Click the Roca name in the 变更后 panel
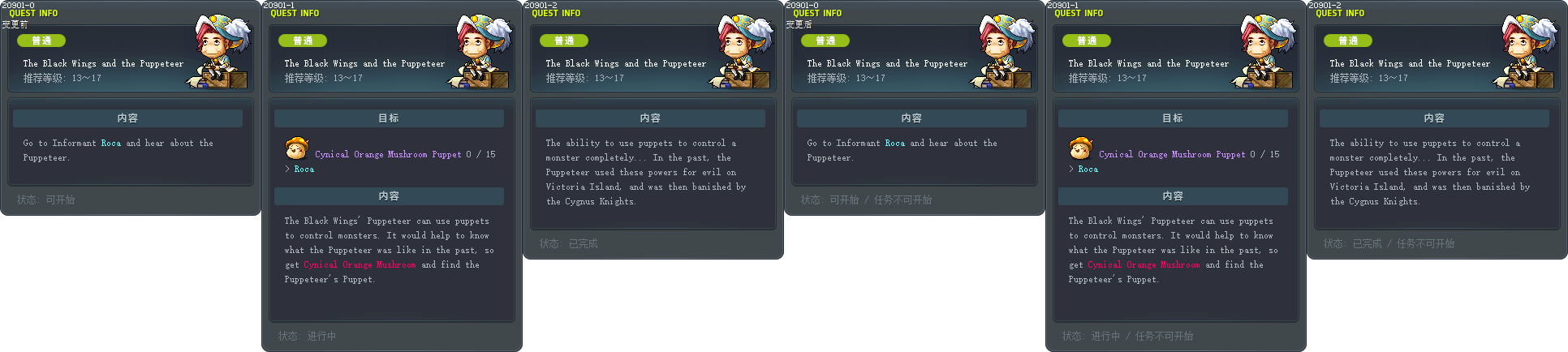 coord(895,144)
